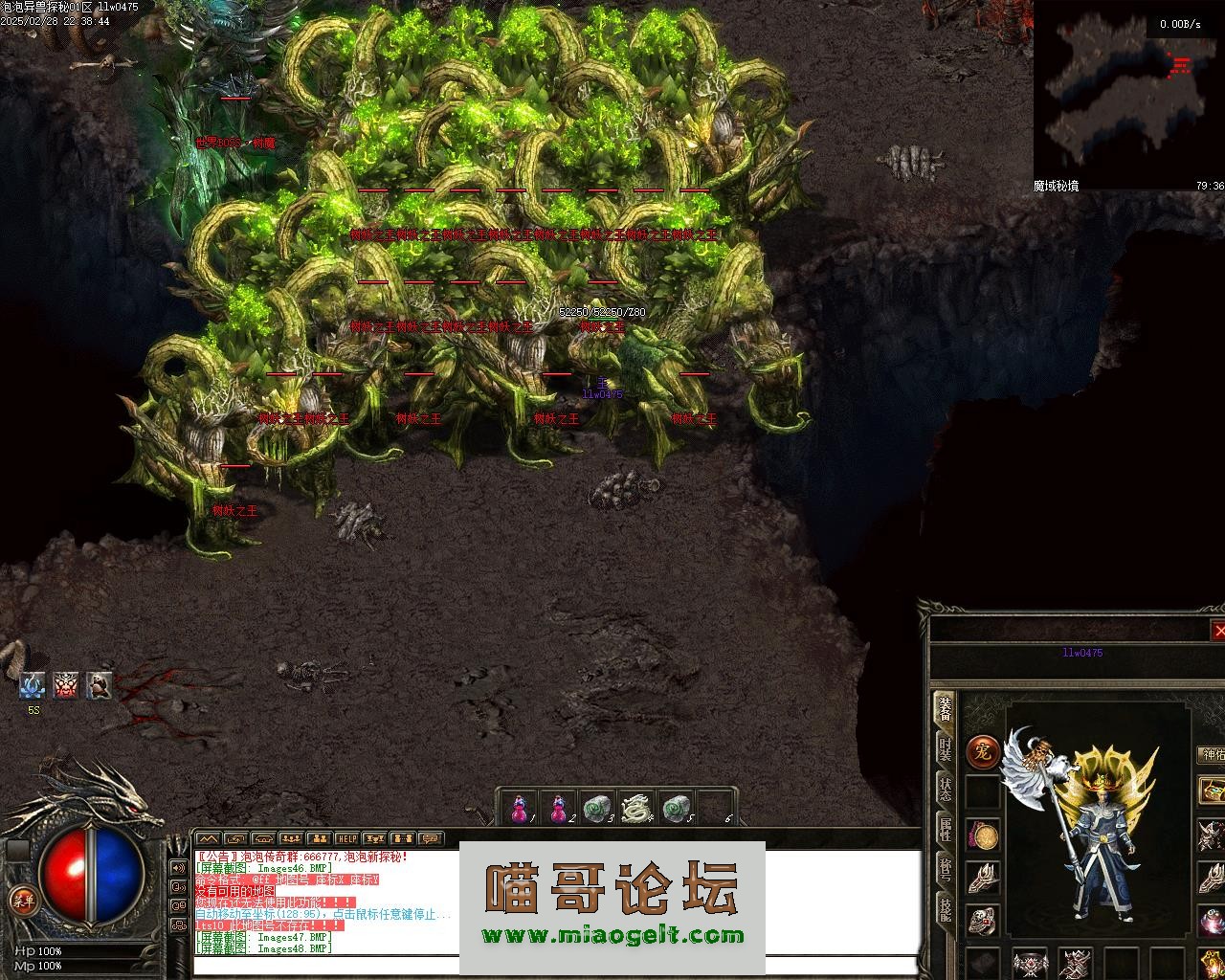
Task: Select the 装备 (equipment) tab
Action: click(945, 708)
